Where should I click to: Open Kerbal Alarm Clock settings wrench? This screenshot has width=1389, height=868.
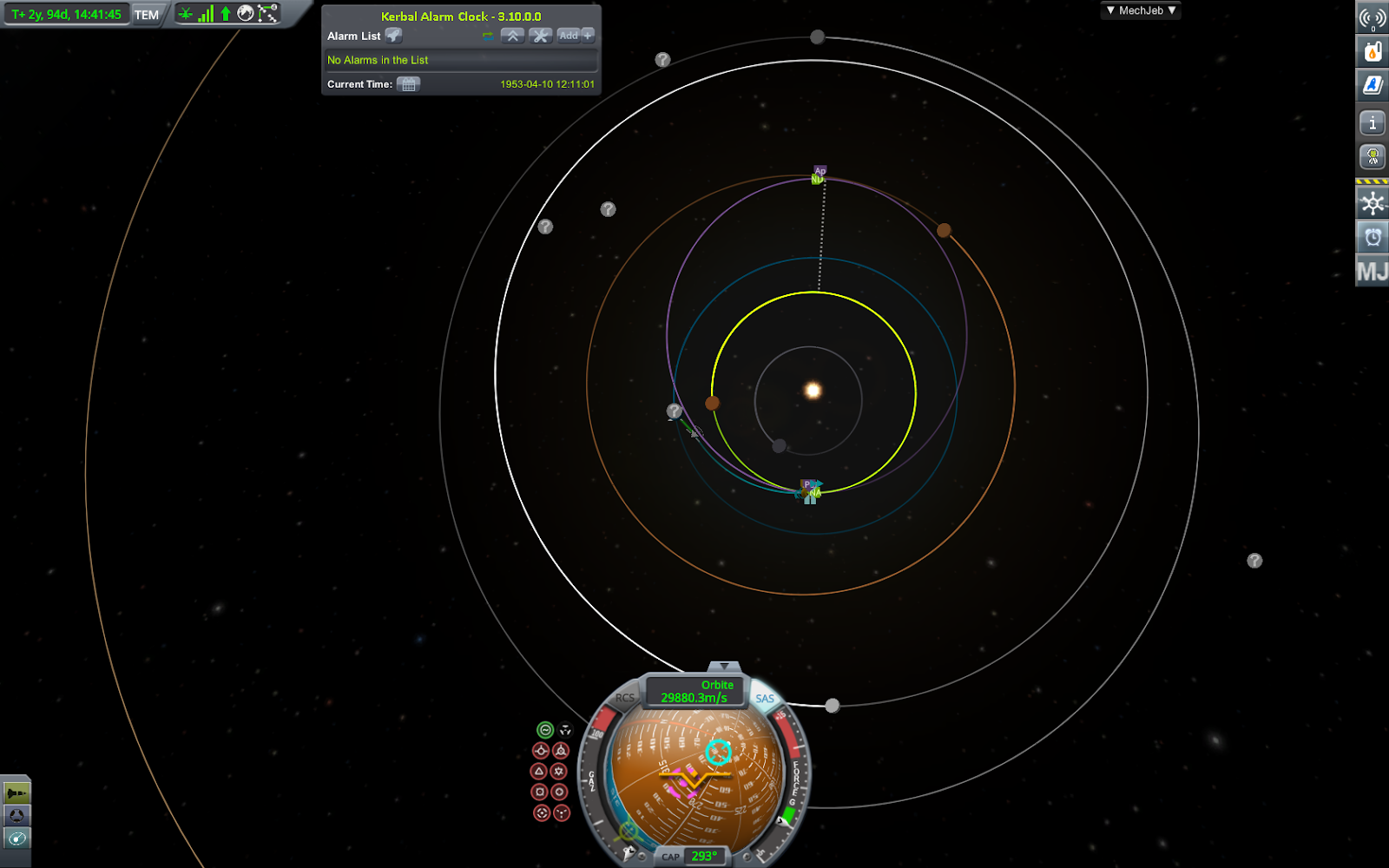click(540, 36)
